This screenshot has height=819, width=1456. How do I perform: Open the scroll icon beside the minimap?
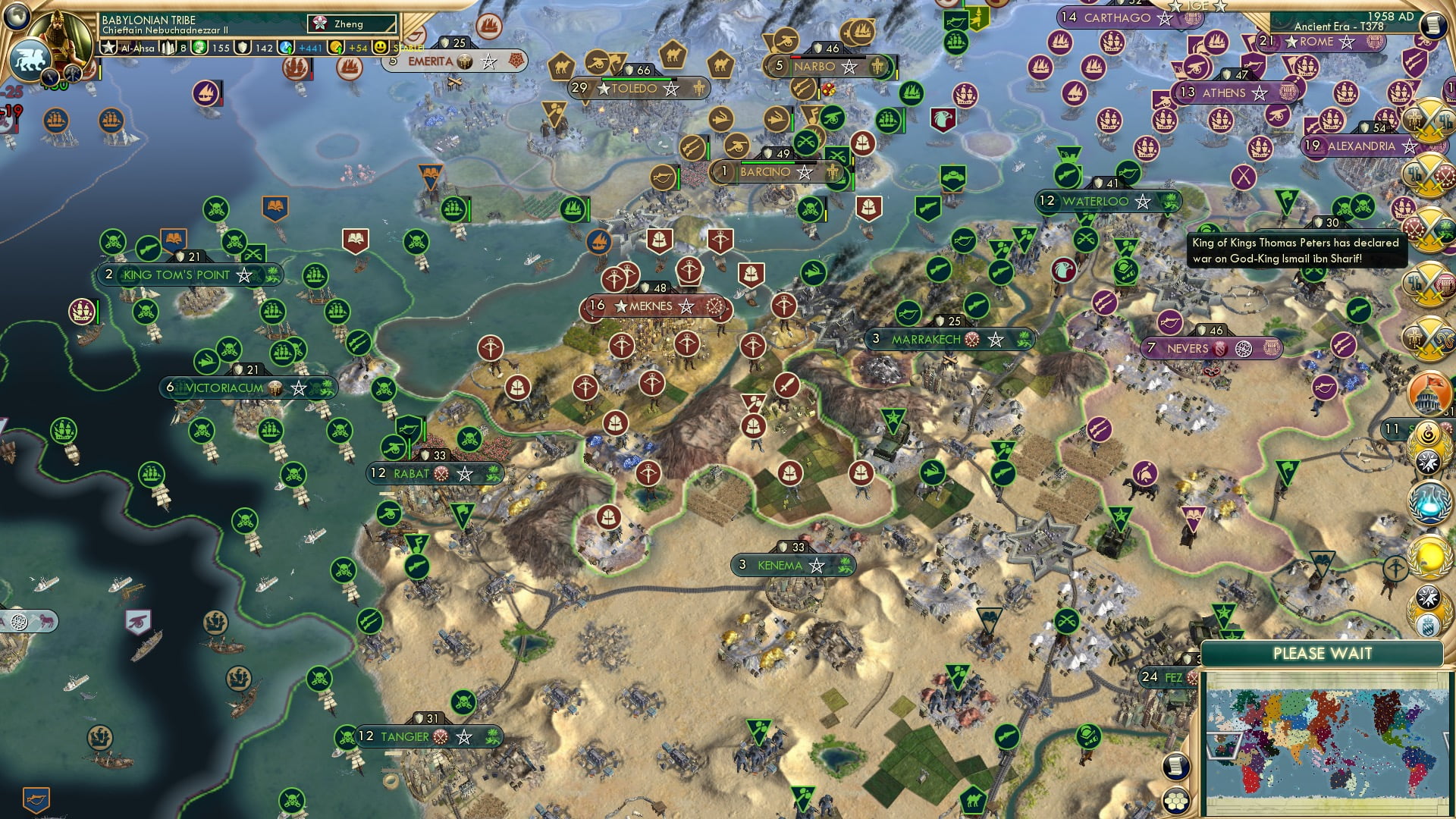[x=1175, y=766]
